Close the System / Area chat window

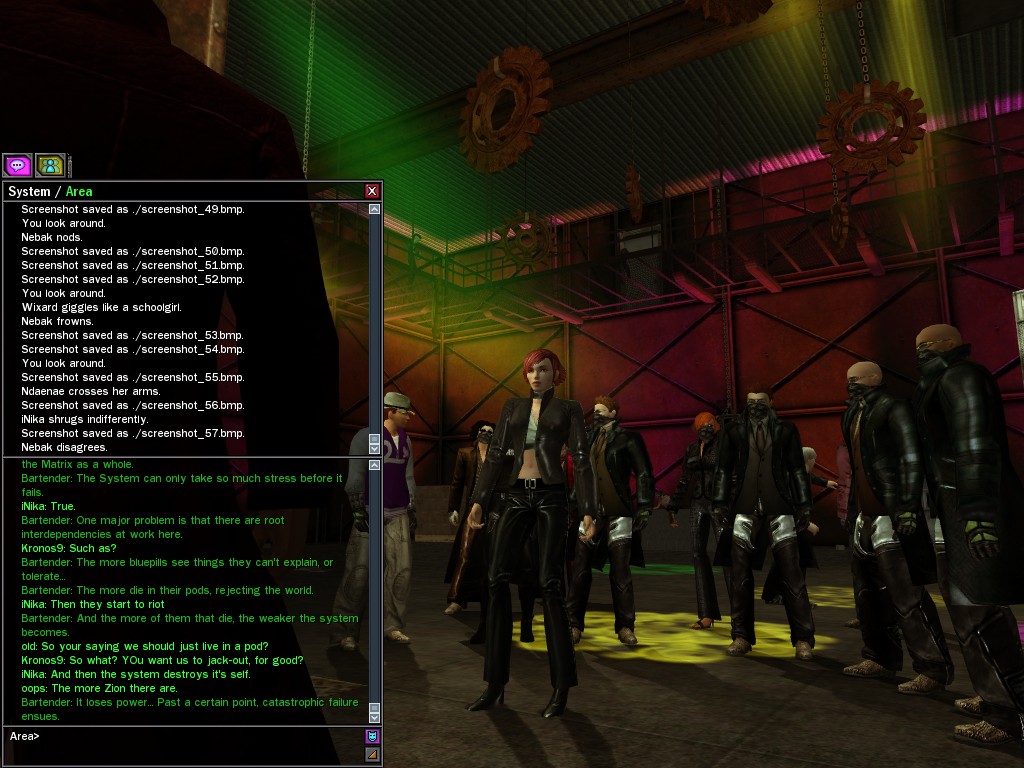coord(372,191)
